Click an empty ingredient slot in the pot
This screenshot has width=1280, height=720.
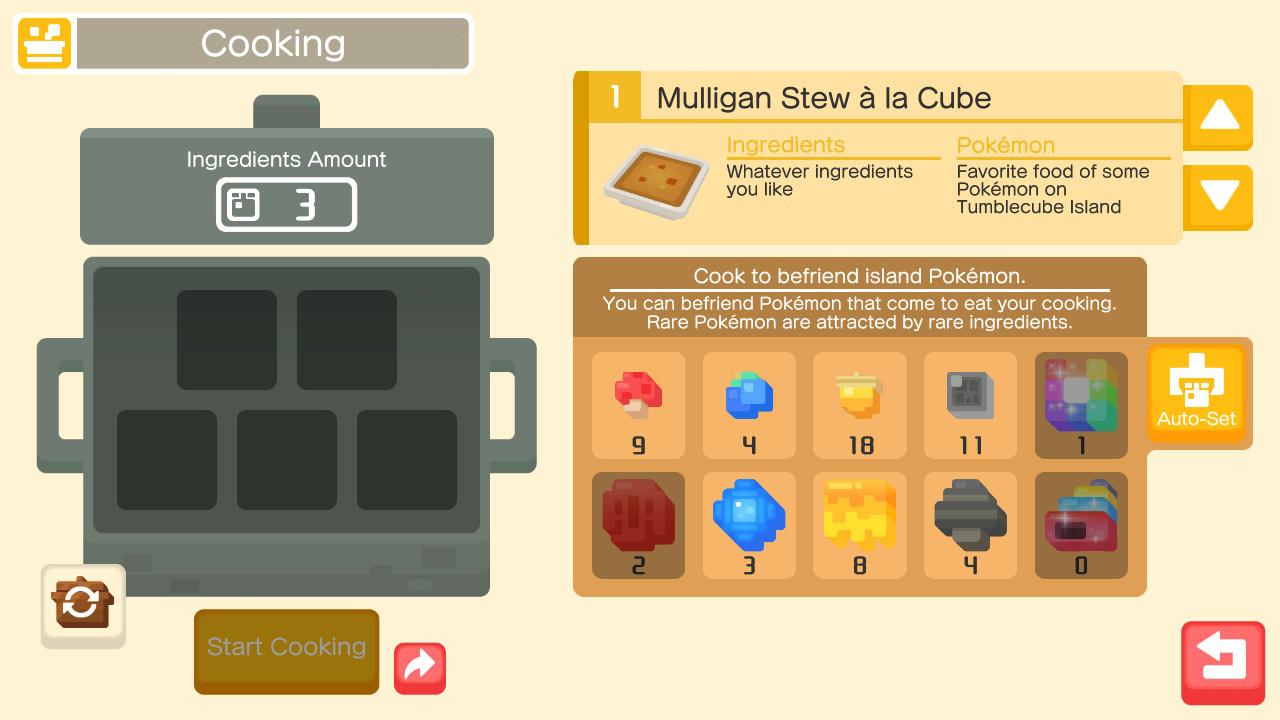227,338
